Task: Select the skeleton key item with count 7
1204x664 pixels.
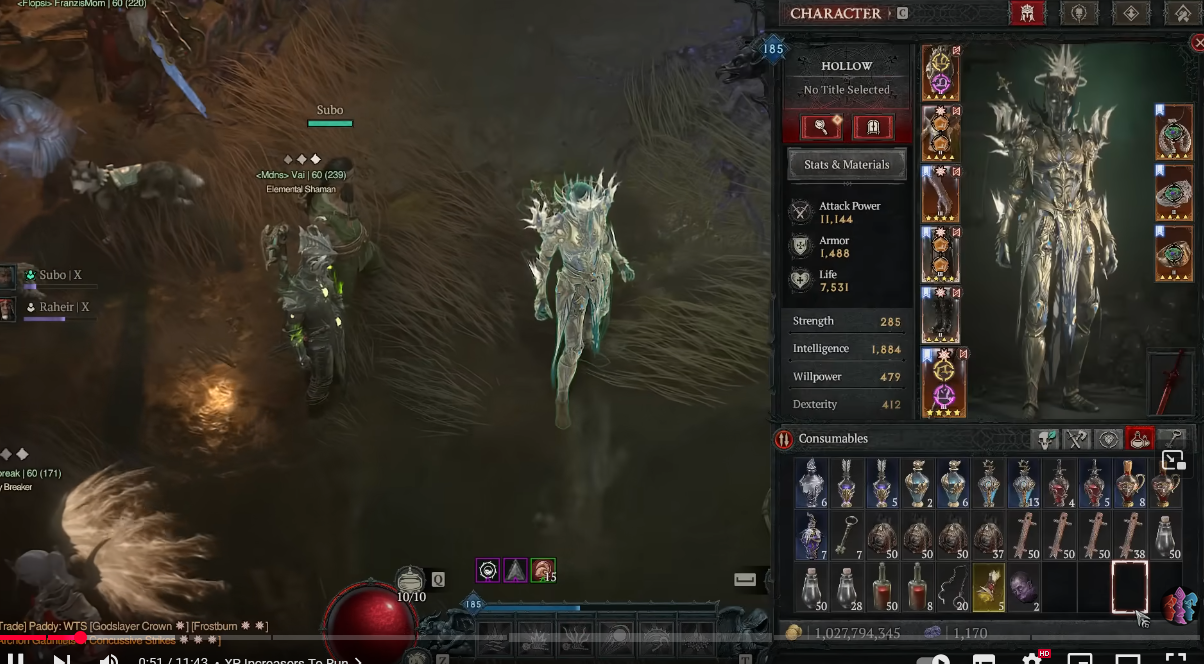Action: click(x=847, y=537)
